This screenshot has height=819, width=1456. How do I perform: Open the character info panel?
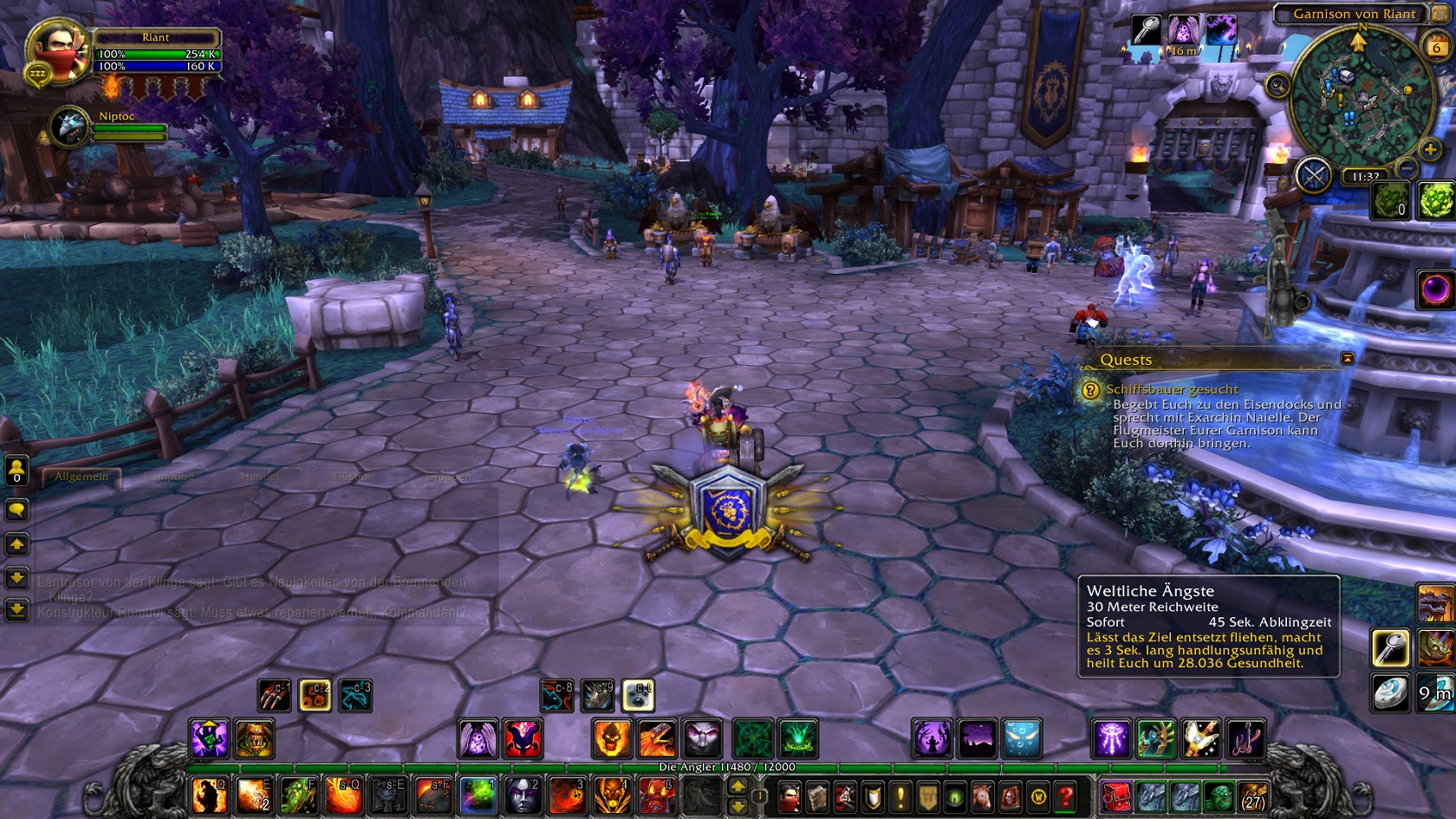pos(789,796)
